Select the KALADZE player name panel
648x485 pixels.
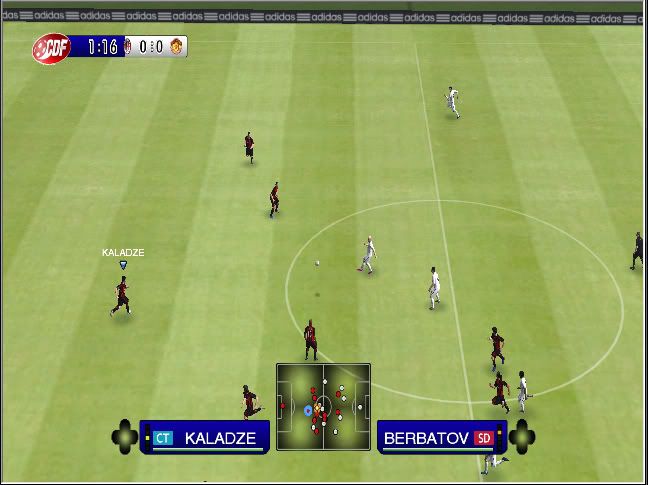(x=206, y=437)
